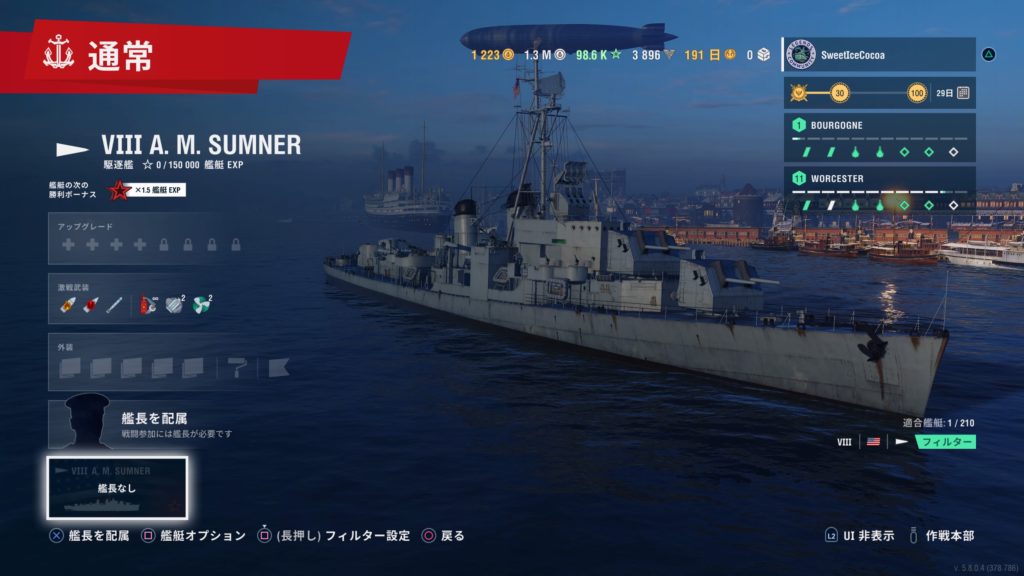Open the loot crate counter

pyautogui.click(x=758, y=54)
